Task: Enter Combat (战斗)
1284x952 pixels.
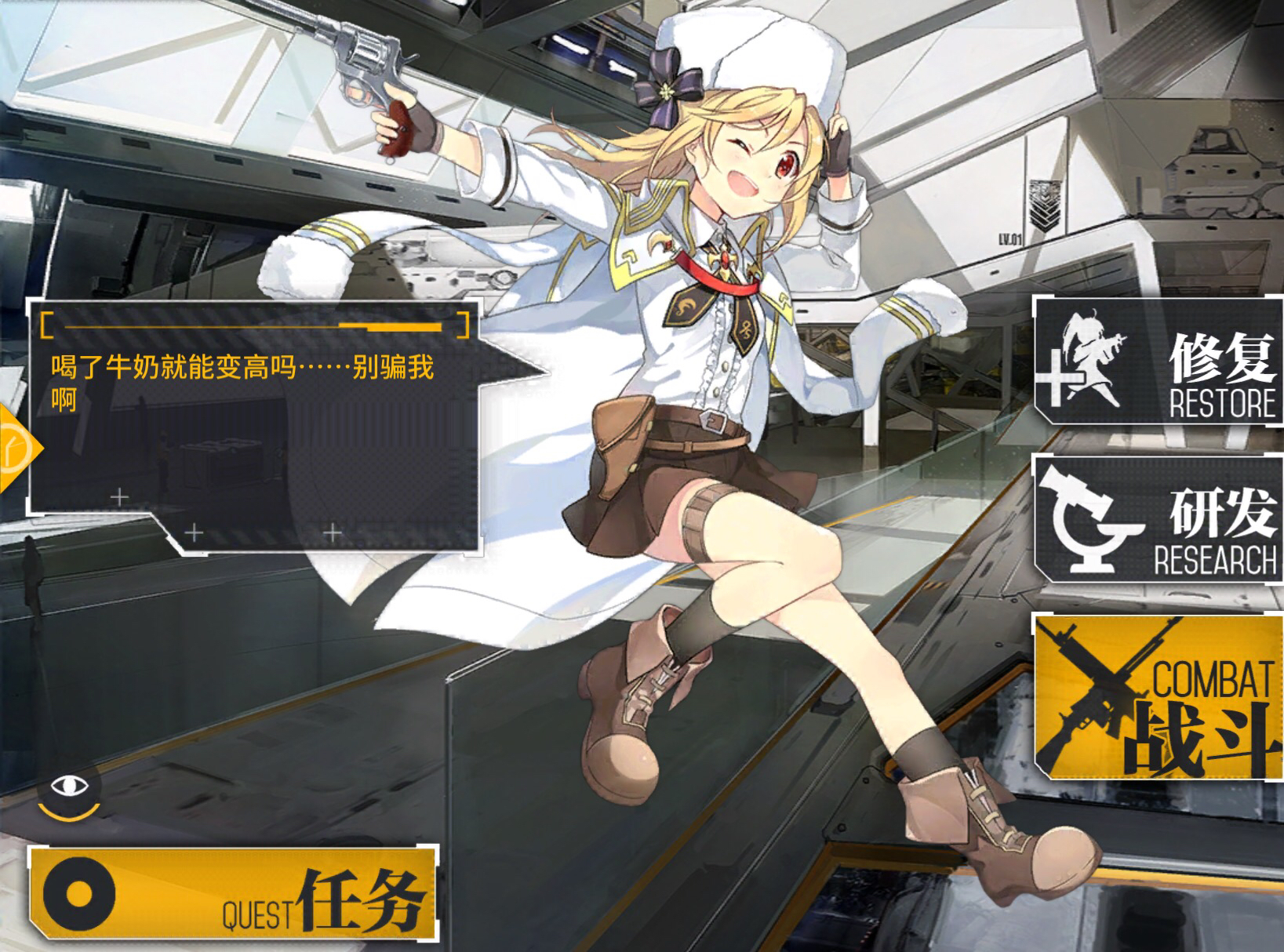Action: click(x=1159, y=698)
